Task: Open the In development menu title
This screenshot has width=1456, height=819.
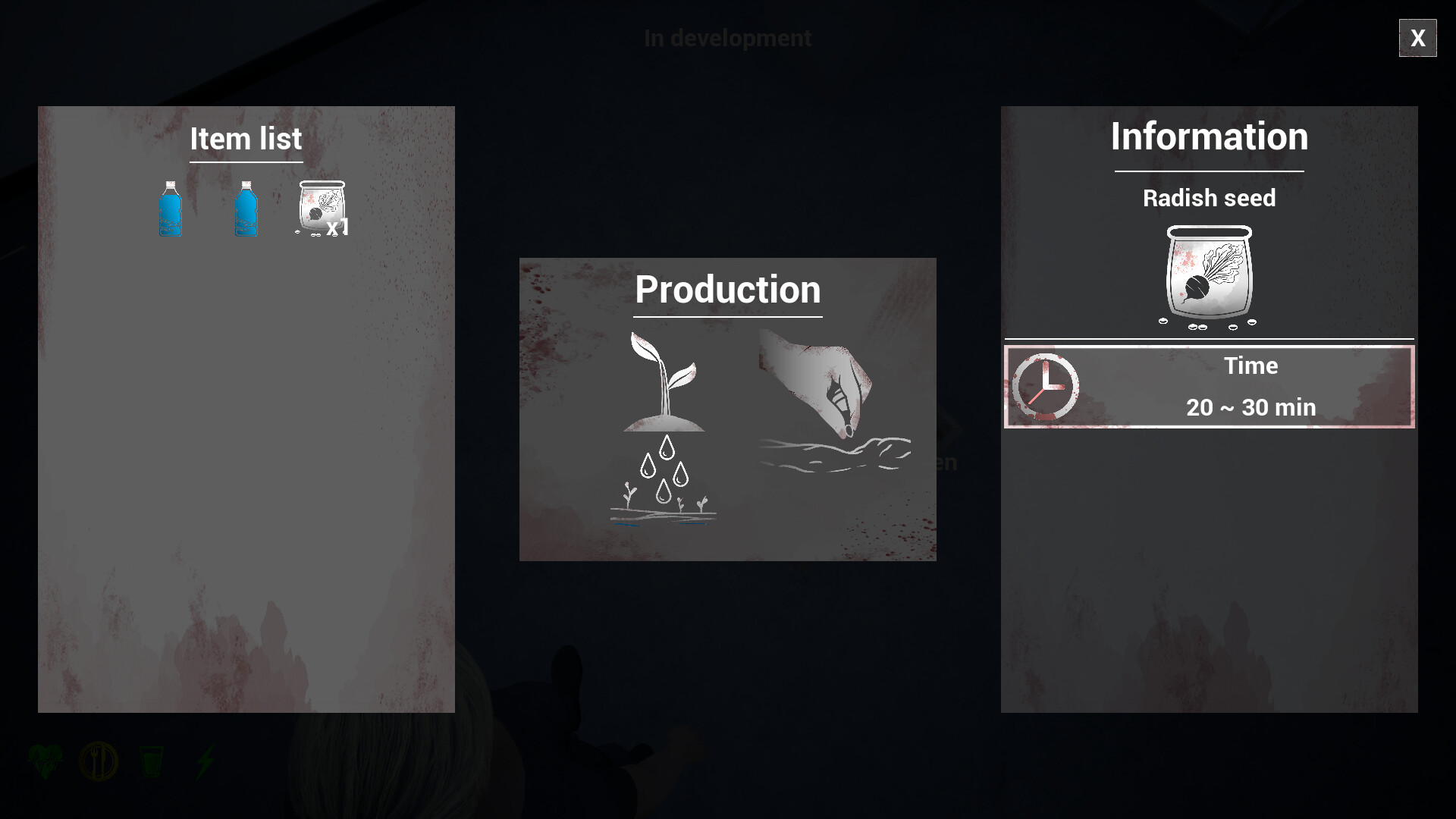Action: [x=727, y=37]
